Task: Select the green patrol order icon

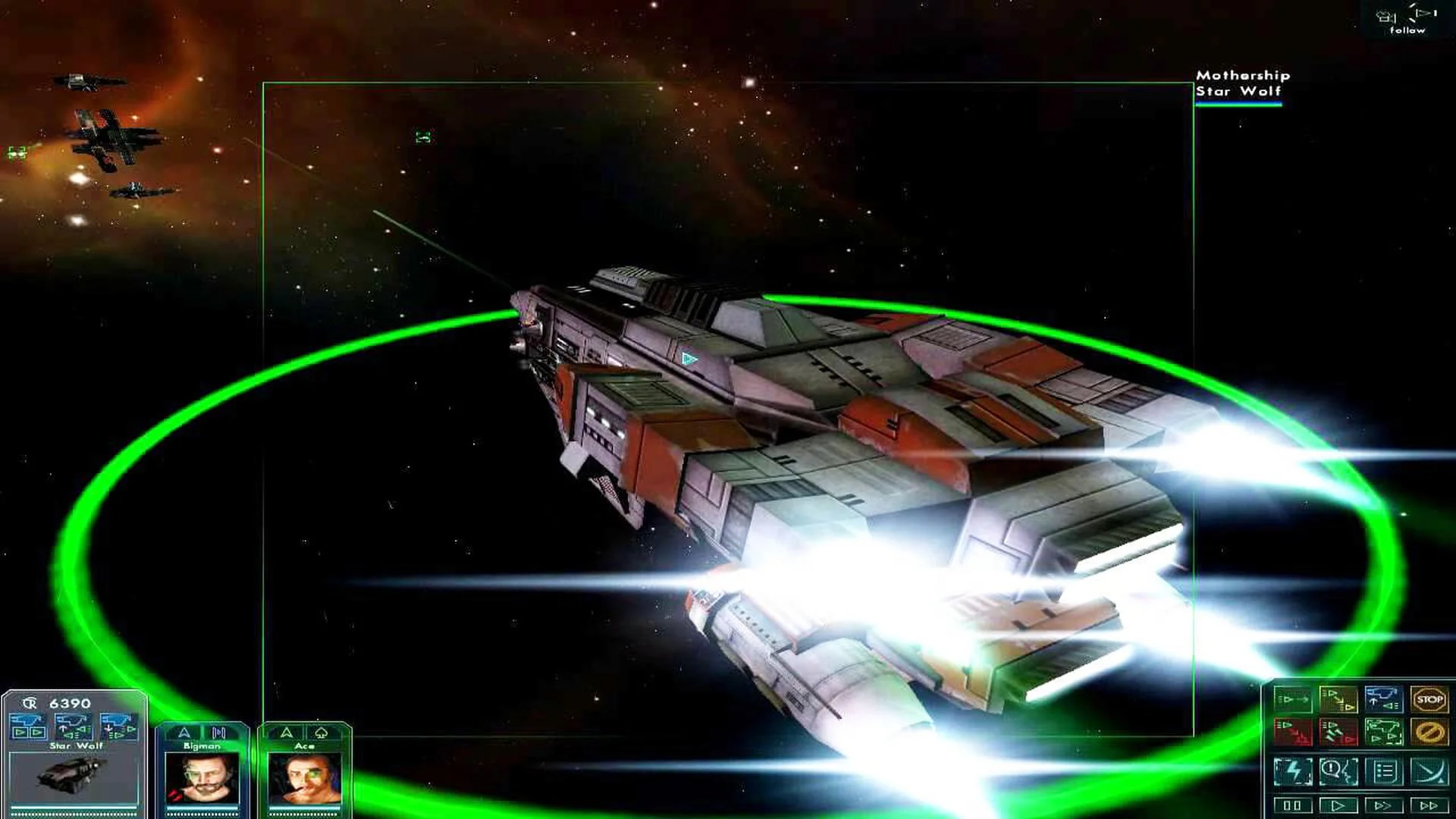Action: [x=1385, y=732]
